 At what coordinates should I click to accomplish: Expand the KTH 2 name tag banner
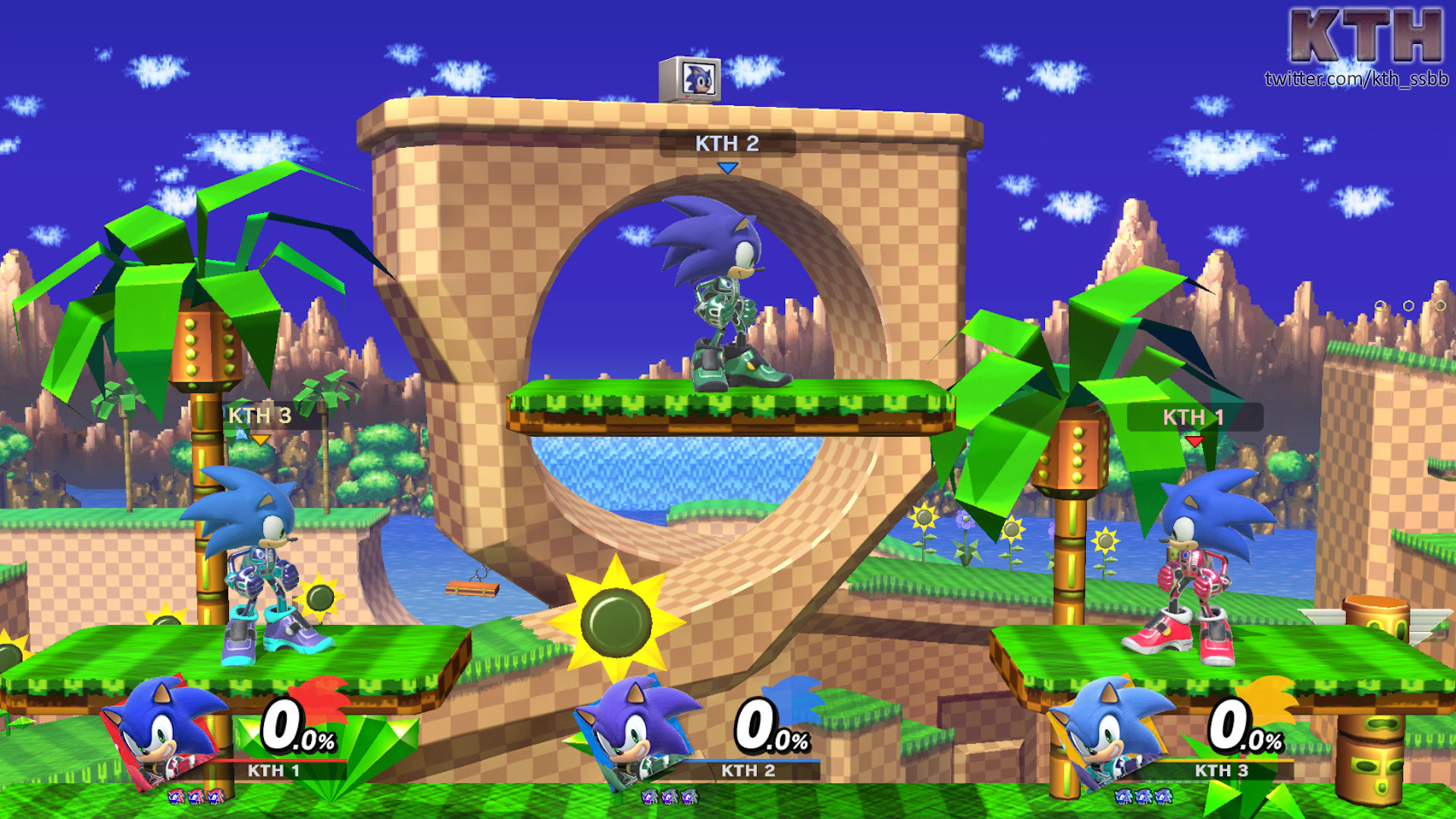pos(728,143)
